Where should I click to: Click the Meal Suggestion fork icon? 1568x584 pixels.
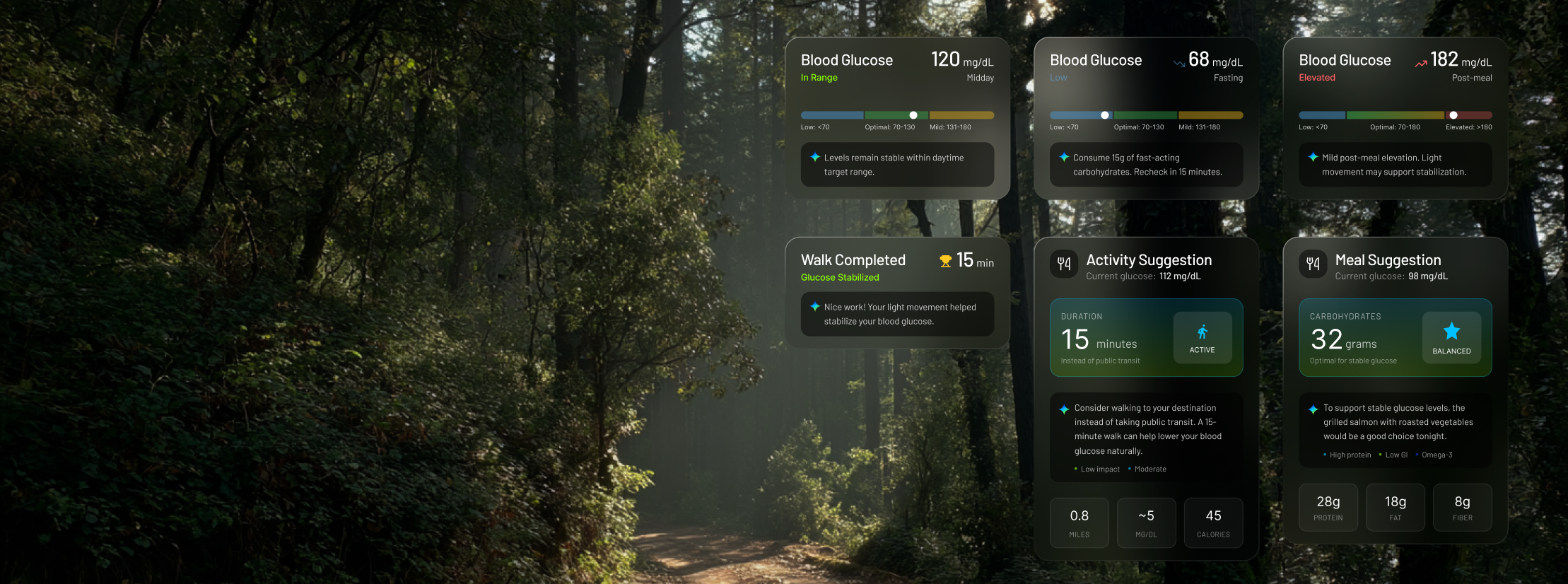[1313, 264]
